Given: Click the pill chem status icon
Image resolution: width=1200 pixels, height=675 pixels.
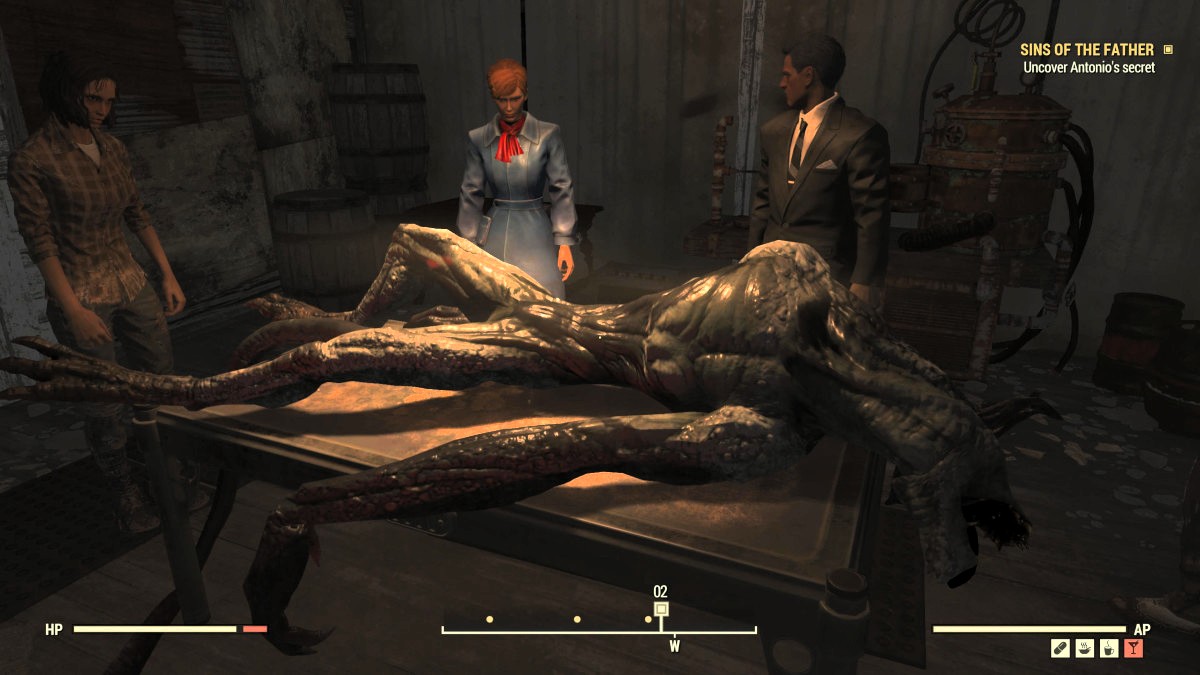Looking at the screenshot, I should click(x=1060, y=648).
